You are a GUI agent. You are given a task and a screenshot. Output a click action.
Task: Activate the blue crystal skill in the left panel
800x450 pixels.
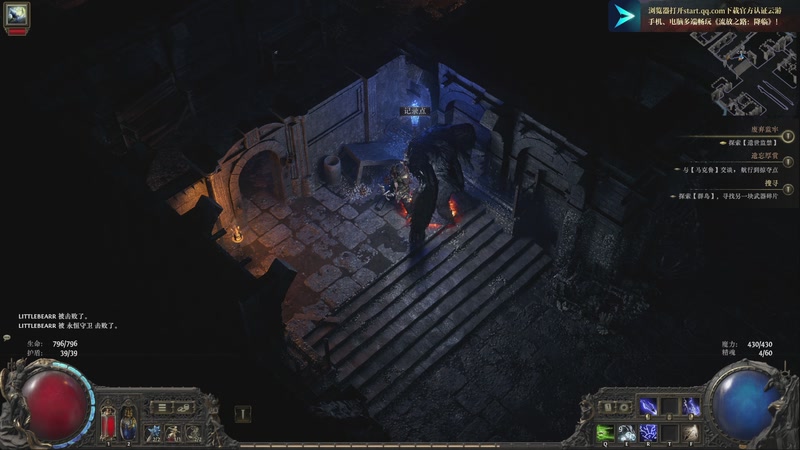coord(154,431)
